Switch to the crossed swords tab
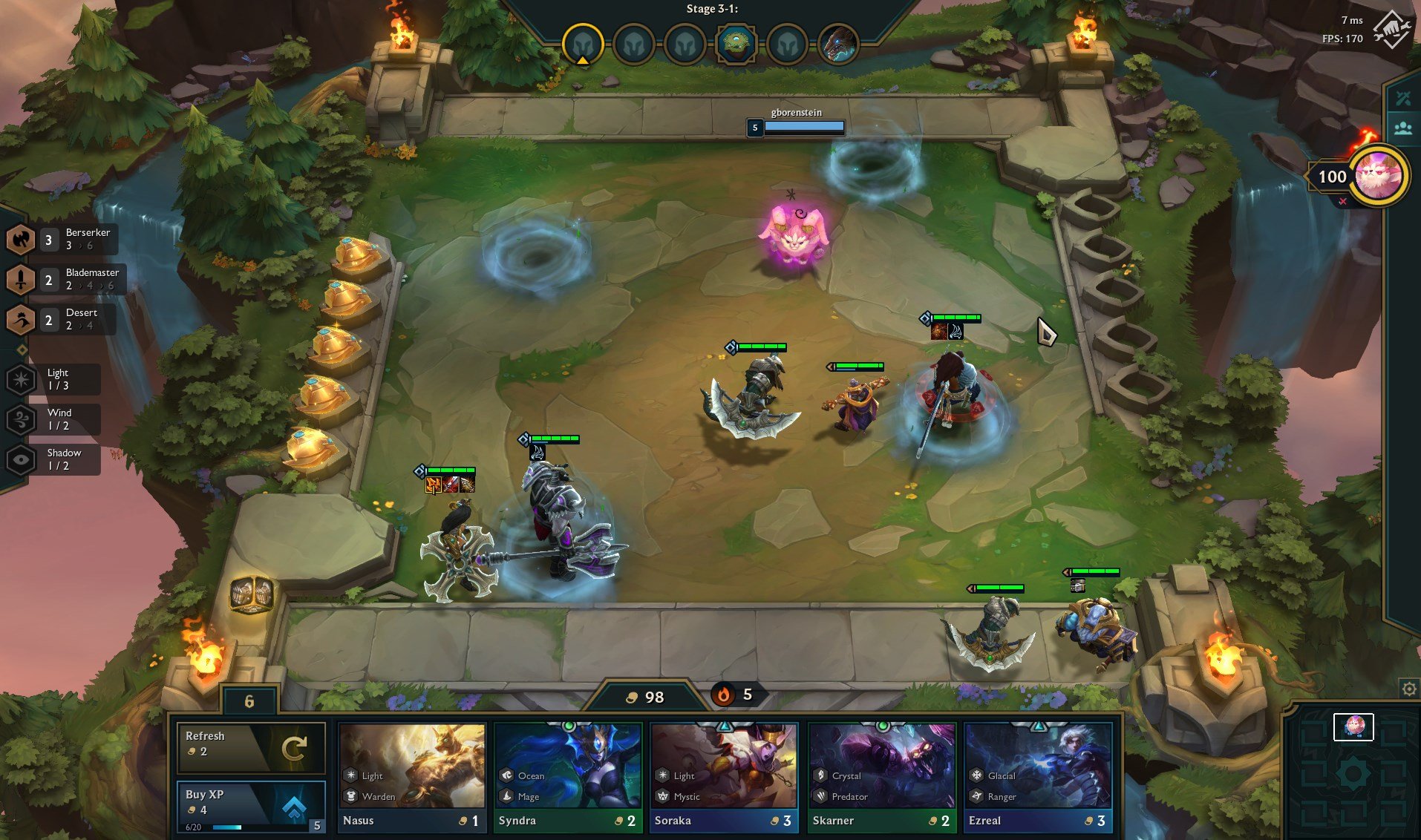1421x840 pixels. click(x=1402, y=98)
